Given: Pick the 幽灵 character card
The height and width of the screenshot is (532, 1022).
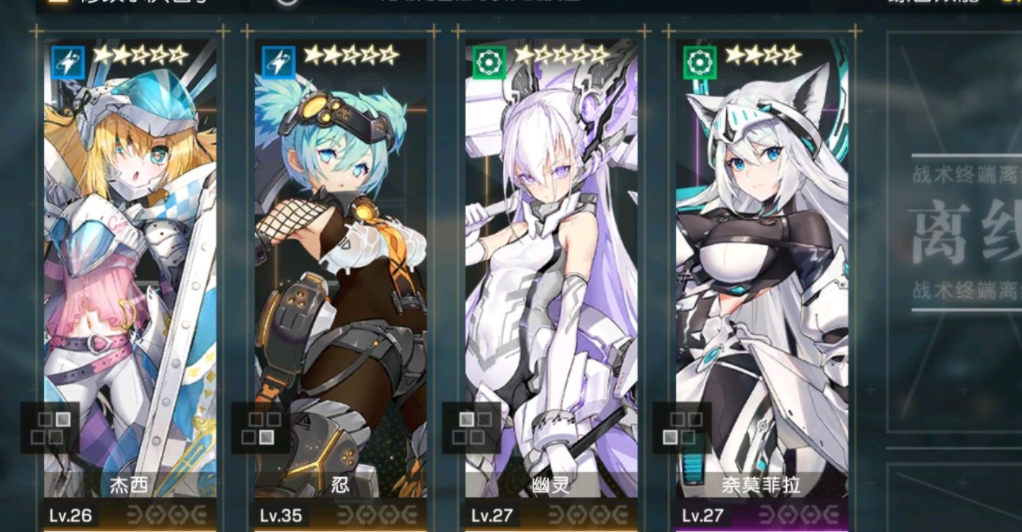Looking at the screenshot, I should [551, 280].
